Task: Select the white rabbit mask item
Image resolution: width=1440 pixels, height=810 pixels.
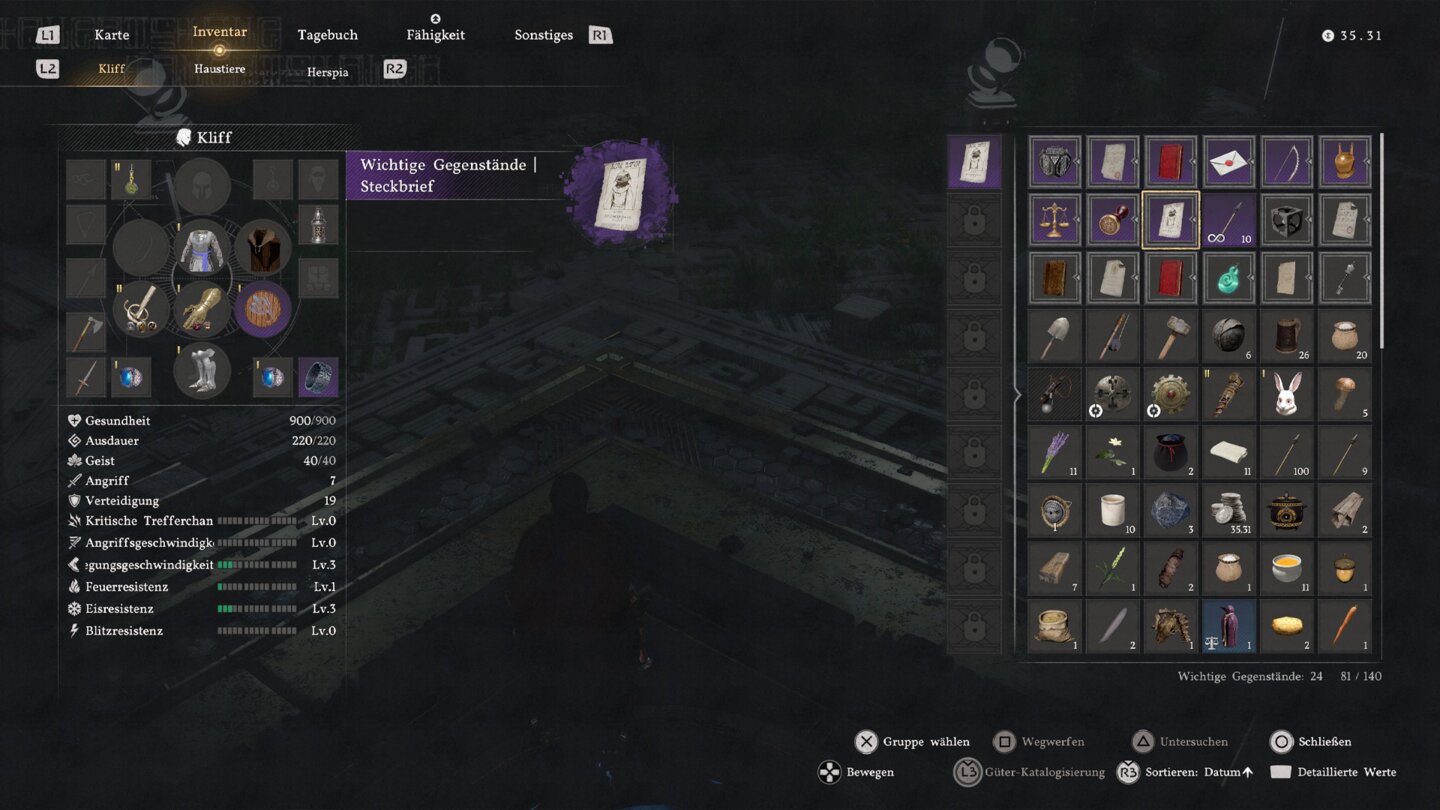Action: point(1287,394)
